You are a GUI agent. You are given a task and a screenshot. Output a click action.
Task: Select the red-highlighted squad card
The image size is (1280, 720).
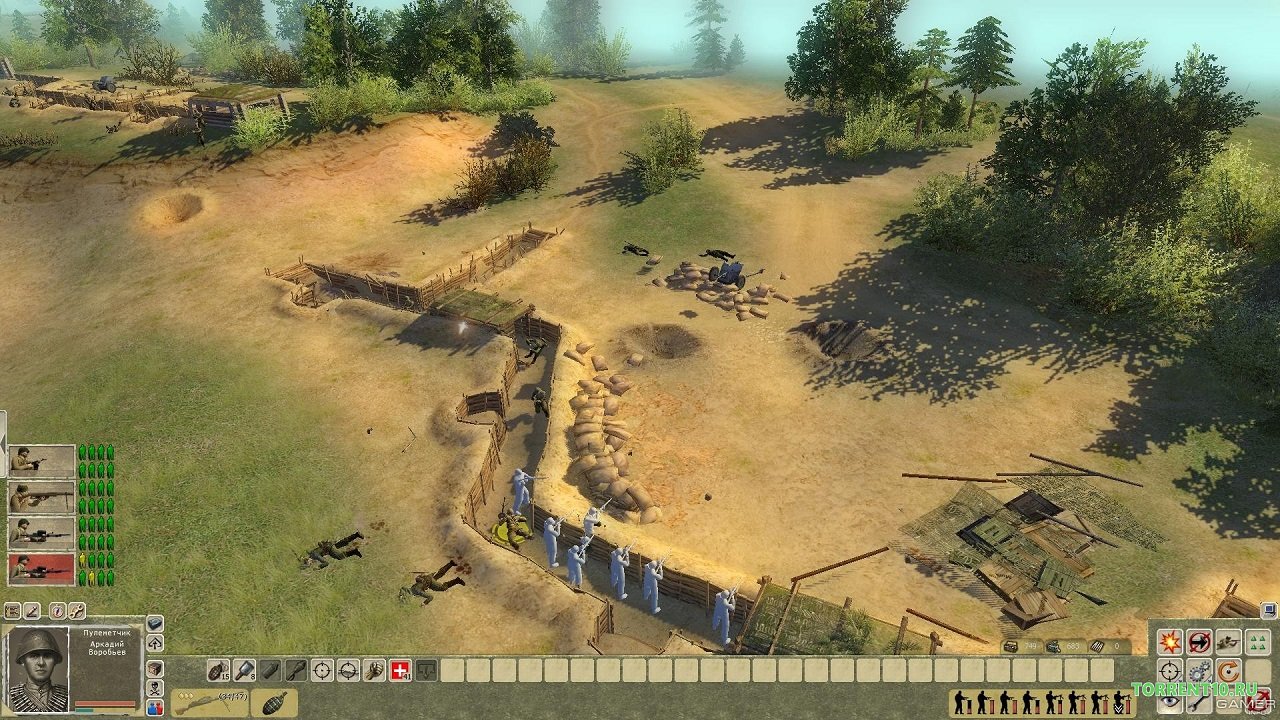pos(42,569)
